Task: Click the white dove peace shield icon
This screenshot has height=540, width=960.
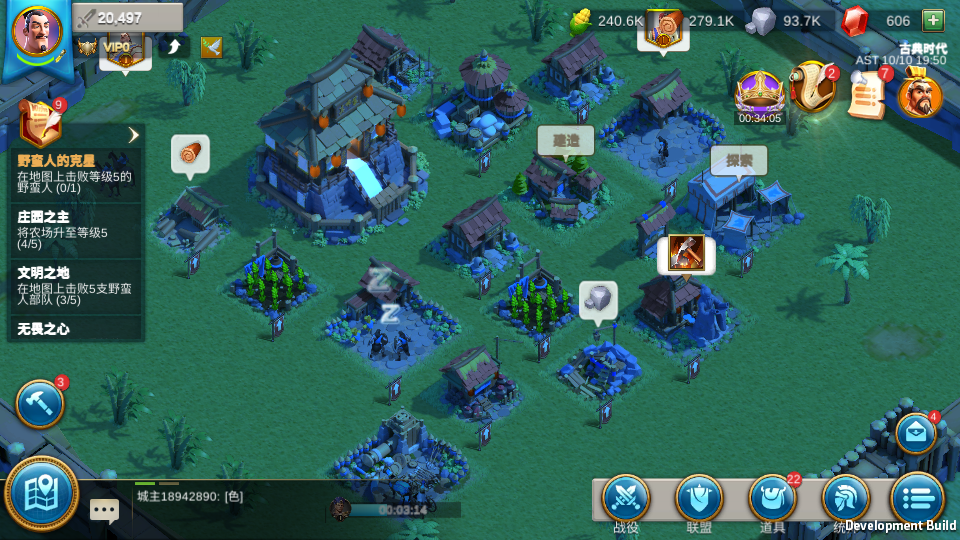Action: (211, 46)
